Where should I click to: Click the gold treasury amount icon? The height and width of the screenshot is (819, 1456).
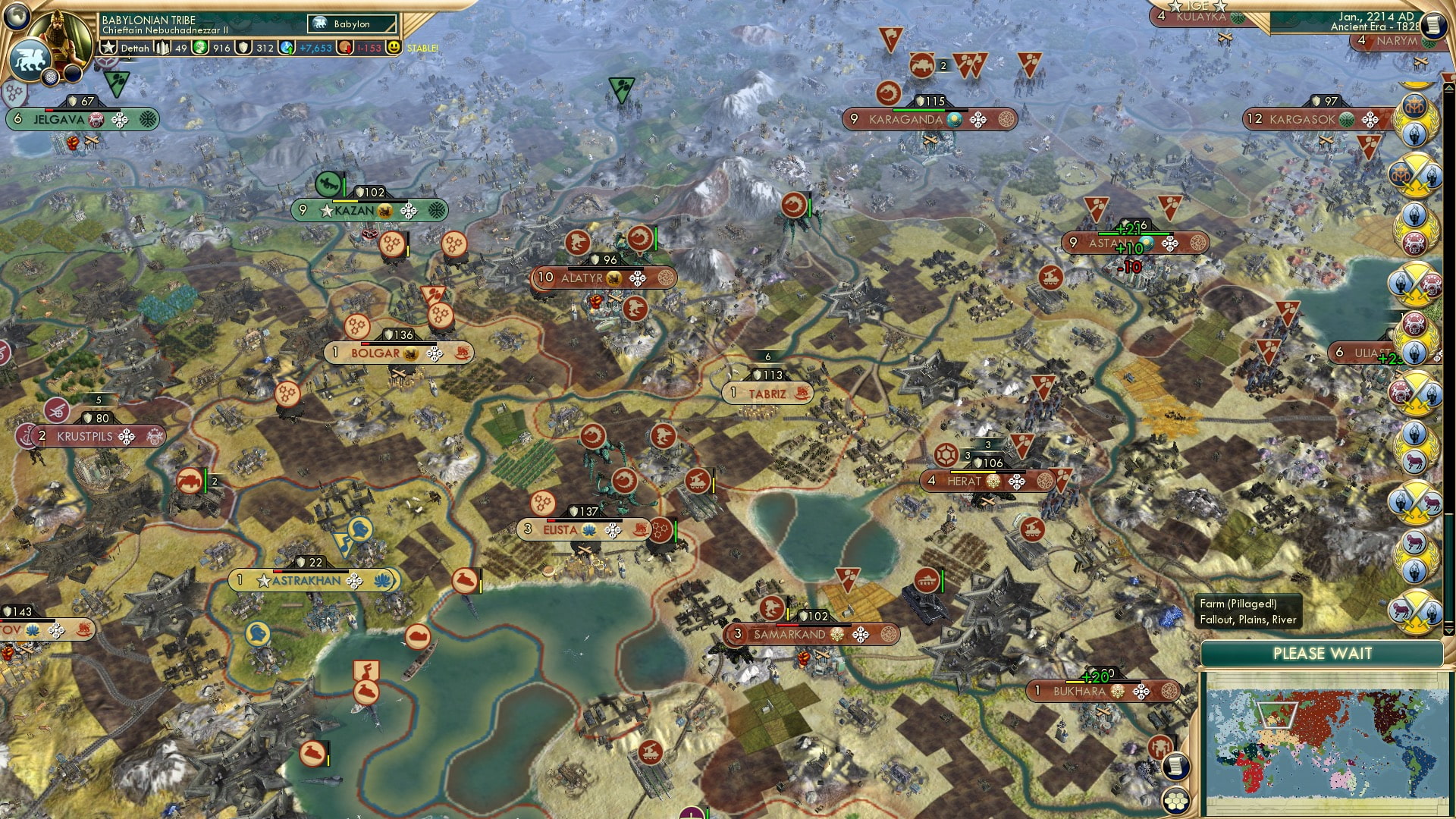[x=199, y=48]
